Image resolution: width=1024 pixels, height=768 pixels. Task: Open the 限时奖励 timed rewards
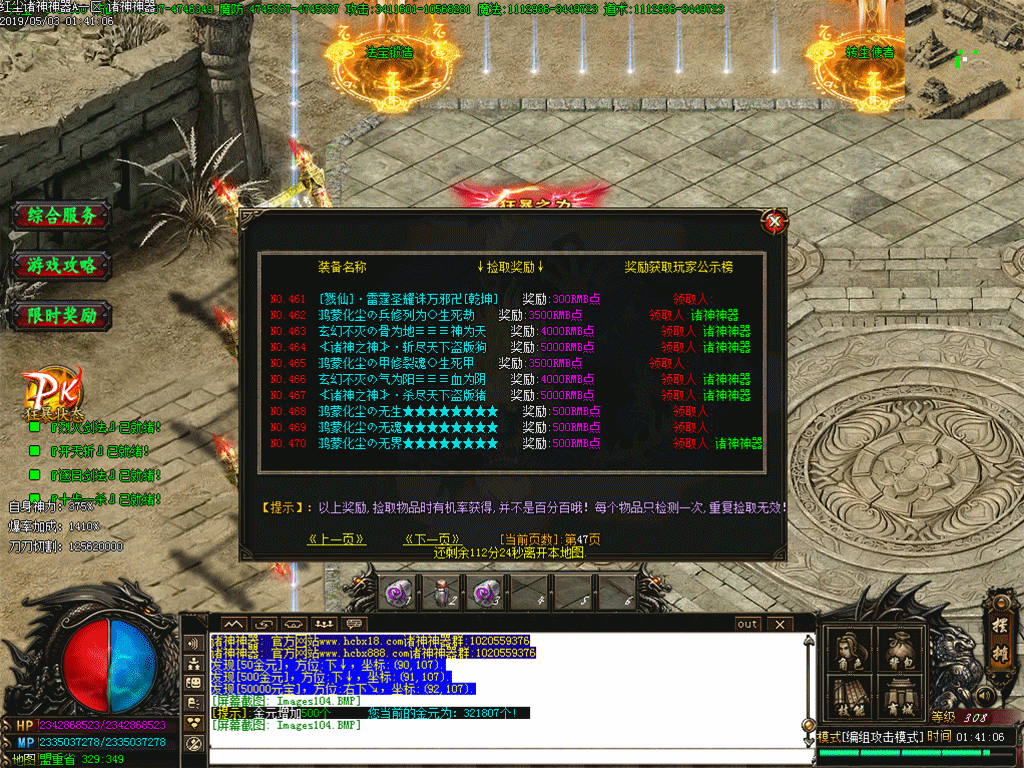(62, 316)
